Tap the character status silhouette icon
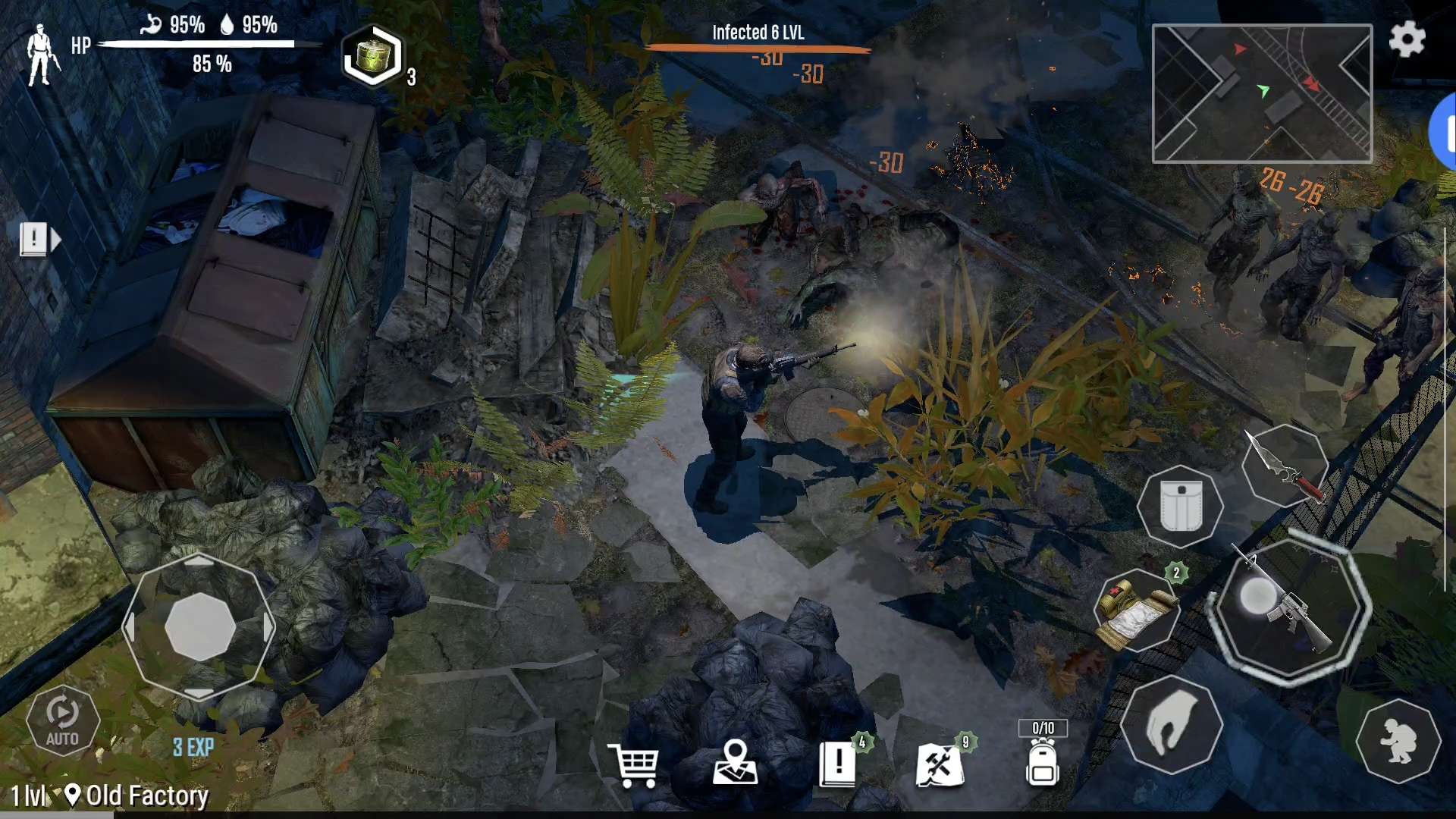Image resolution: width=1456 pixels, height=819 pixels. (41, 55)
